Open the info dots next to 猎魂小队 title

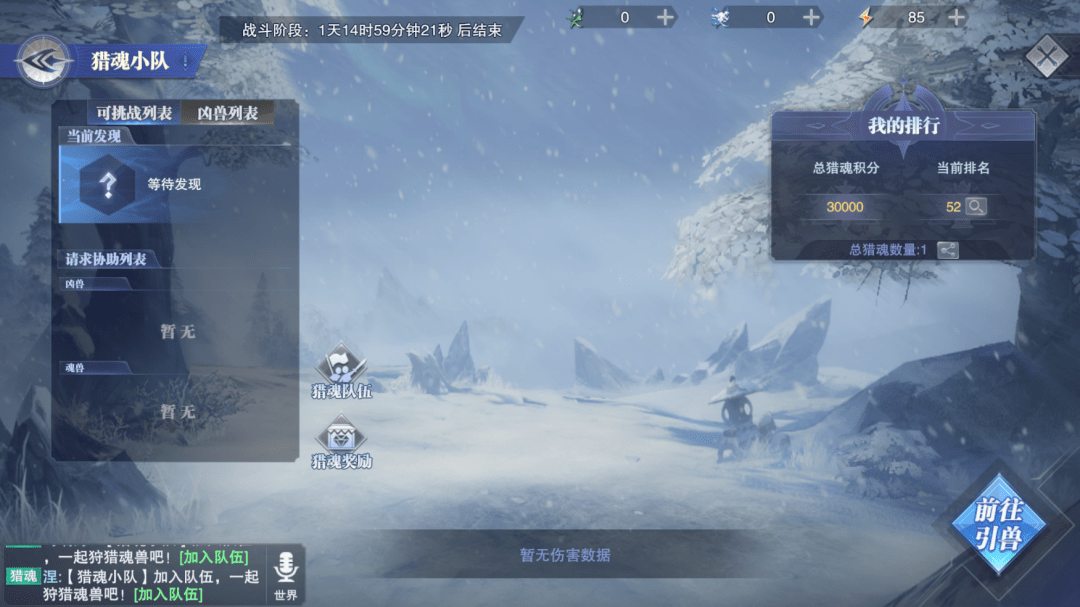pos(185,61)
